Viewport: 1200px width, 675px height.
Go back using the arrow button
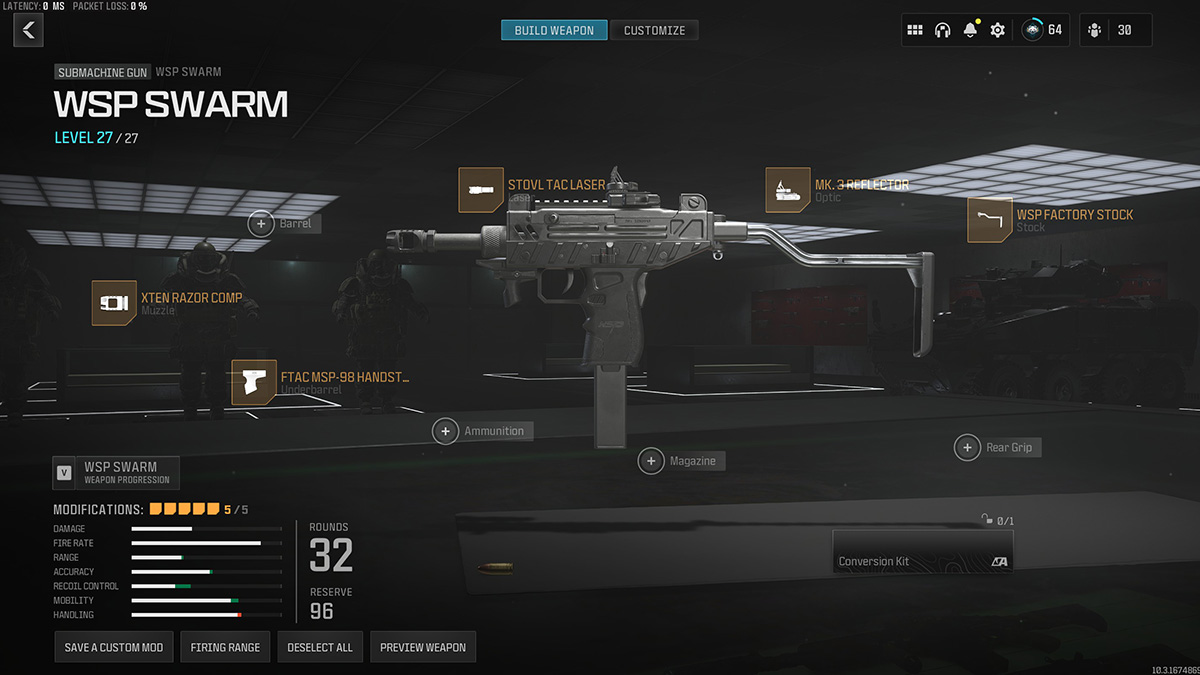point(28,31)
